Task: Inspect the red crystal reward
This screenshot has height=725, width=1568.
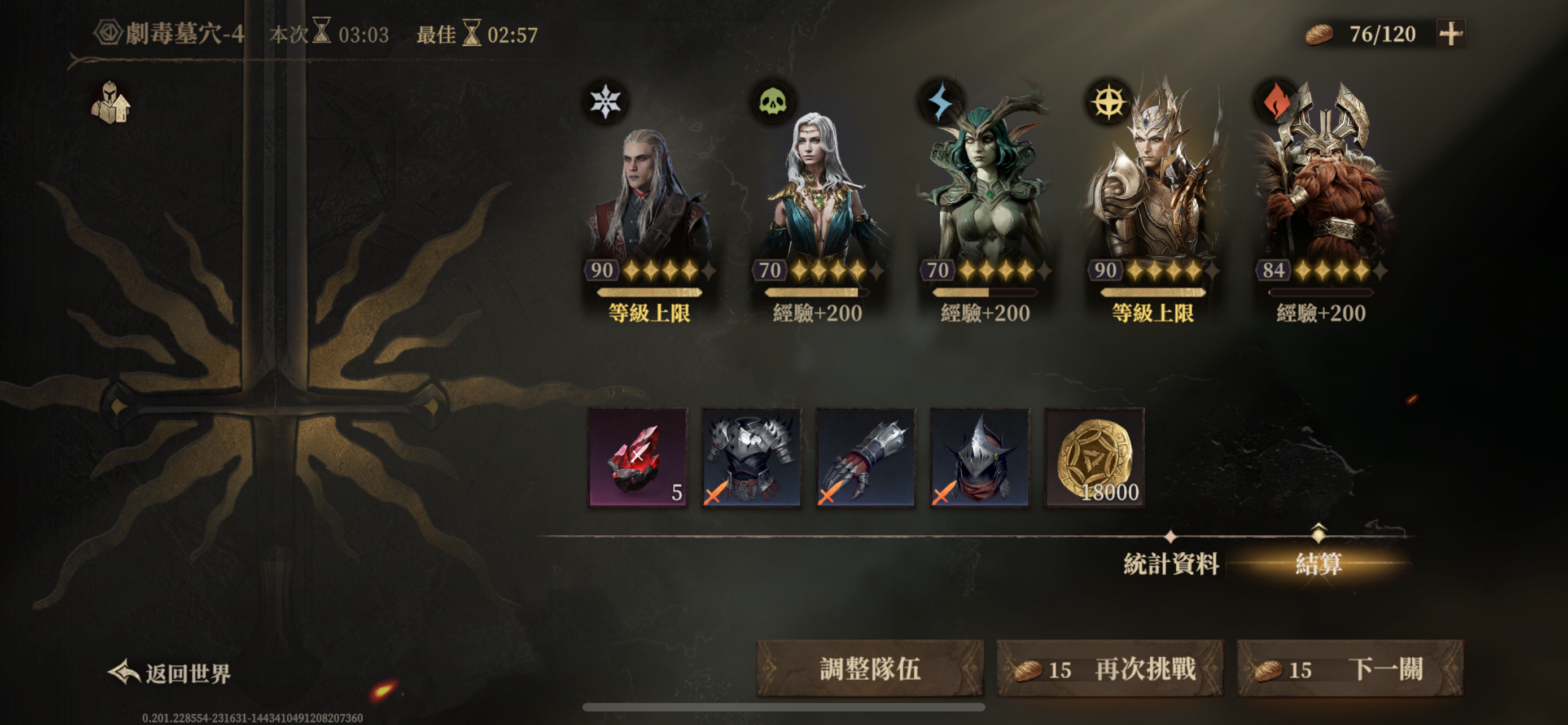Action: click(637, 457)
